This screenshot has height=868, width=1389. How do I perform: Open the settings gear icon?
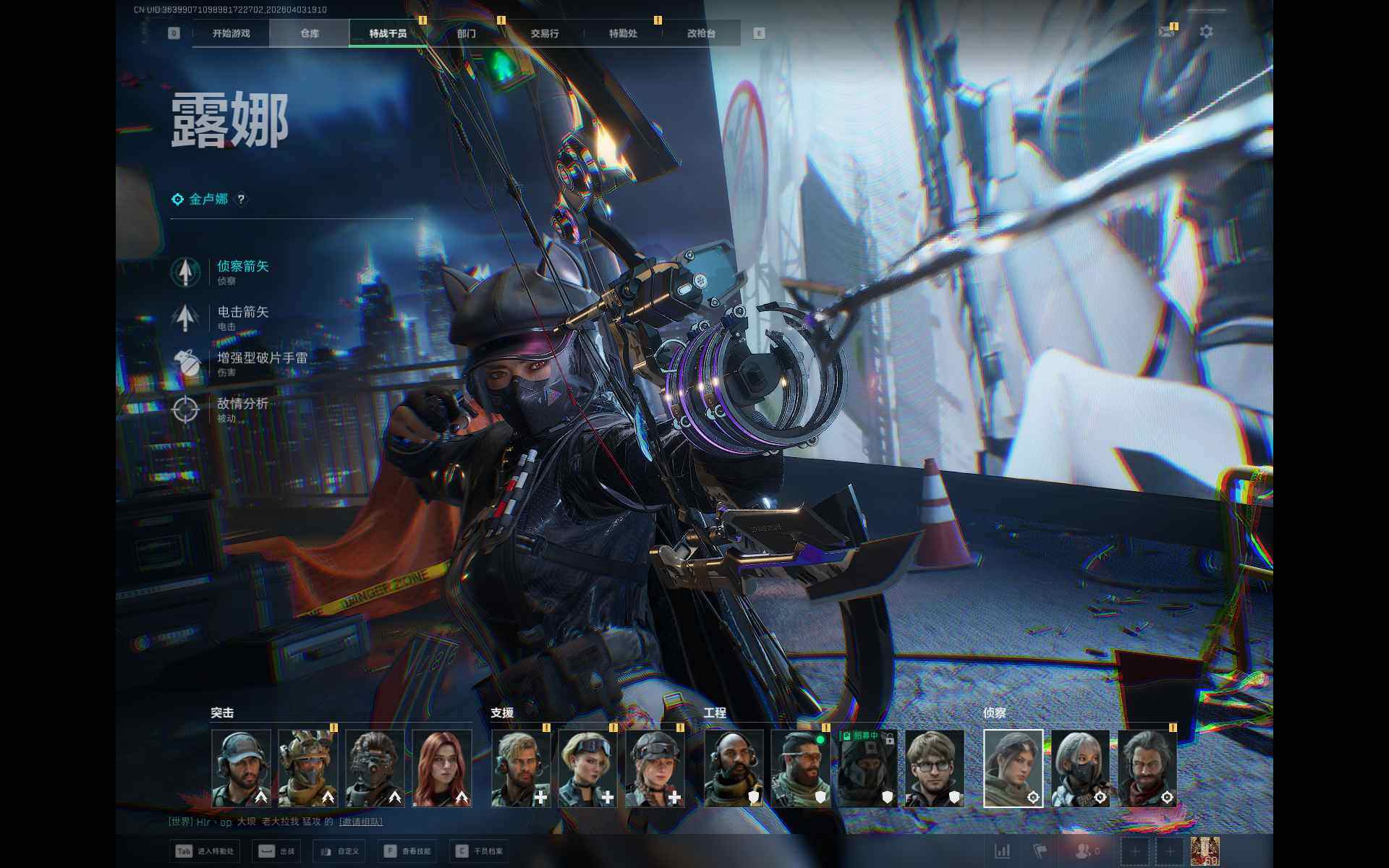tap(1206, 32)
